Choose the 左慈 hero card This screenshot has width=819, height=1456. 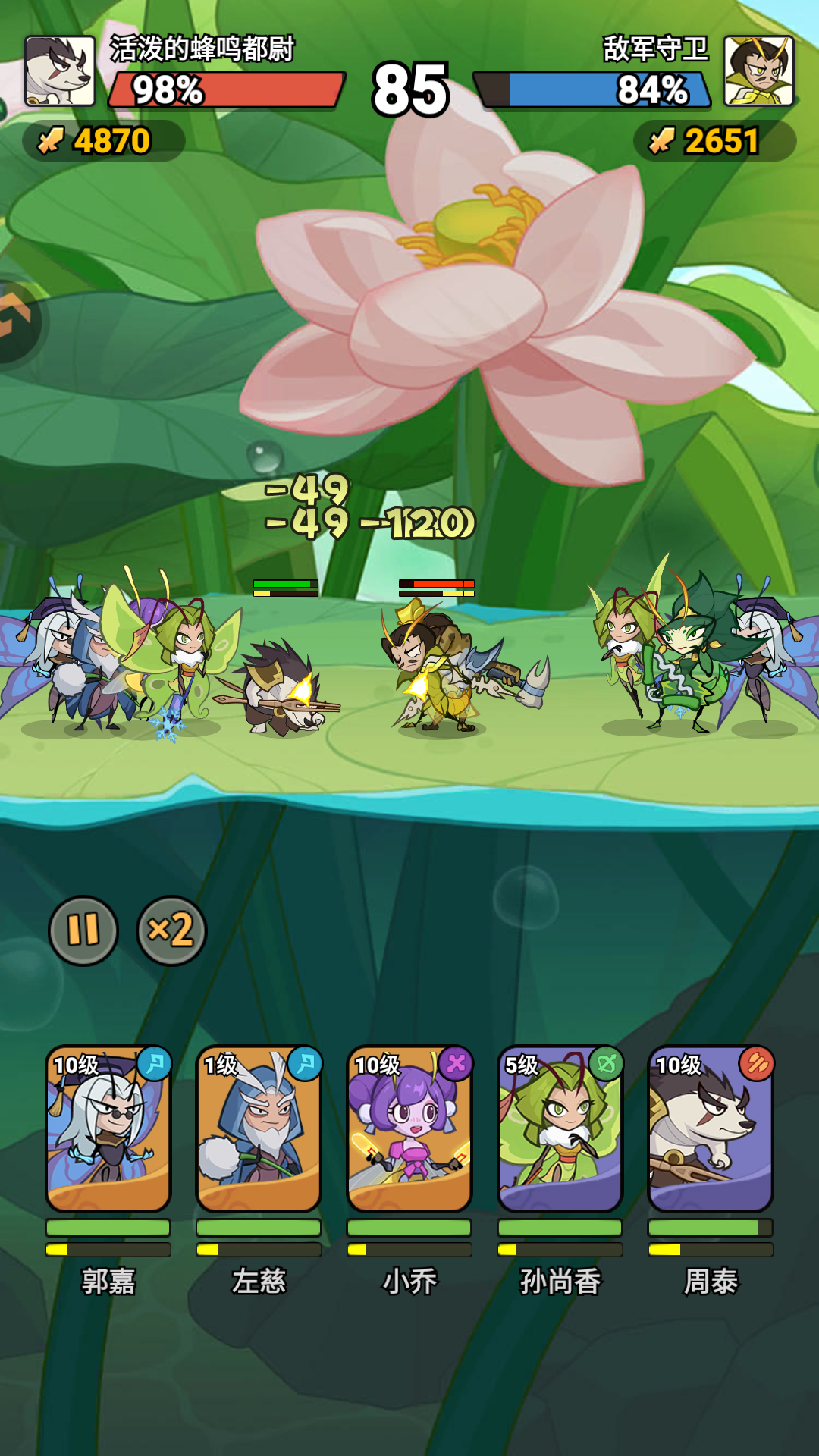pos(259,1129)
